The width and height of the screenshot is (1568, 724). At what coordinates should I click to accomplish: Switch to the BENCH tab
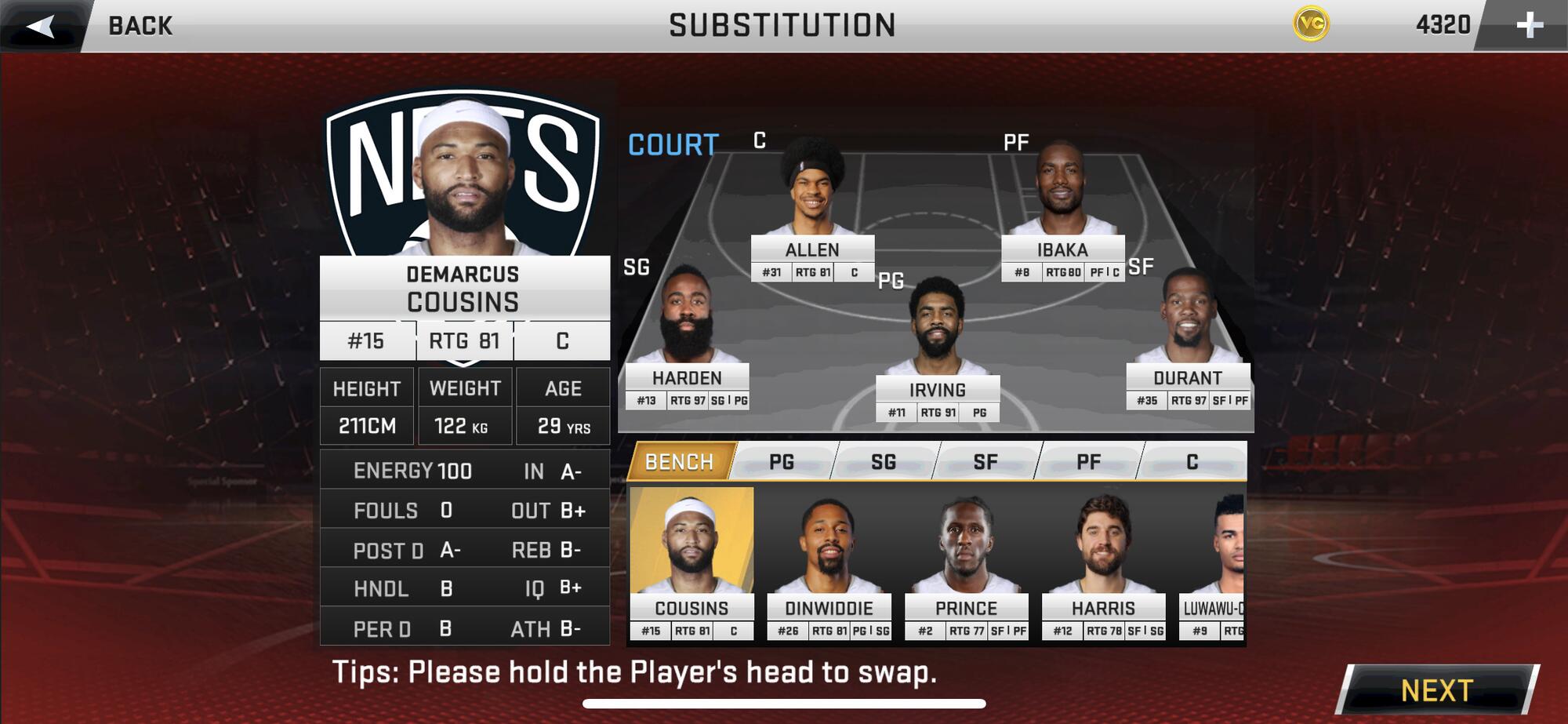click(x=679, y=461)
